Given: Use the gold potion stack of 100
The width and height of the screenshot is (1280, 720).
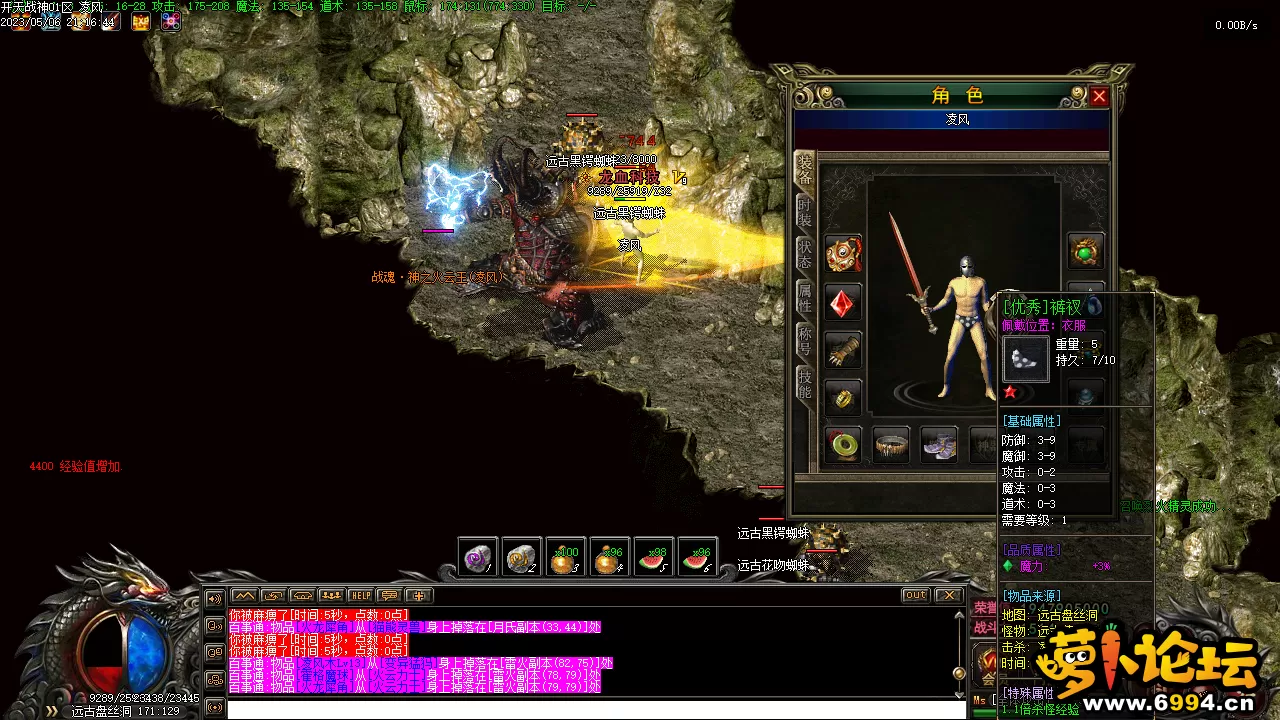Looking at the screenshot, I should [566, 557].
